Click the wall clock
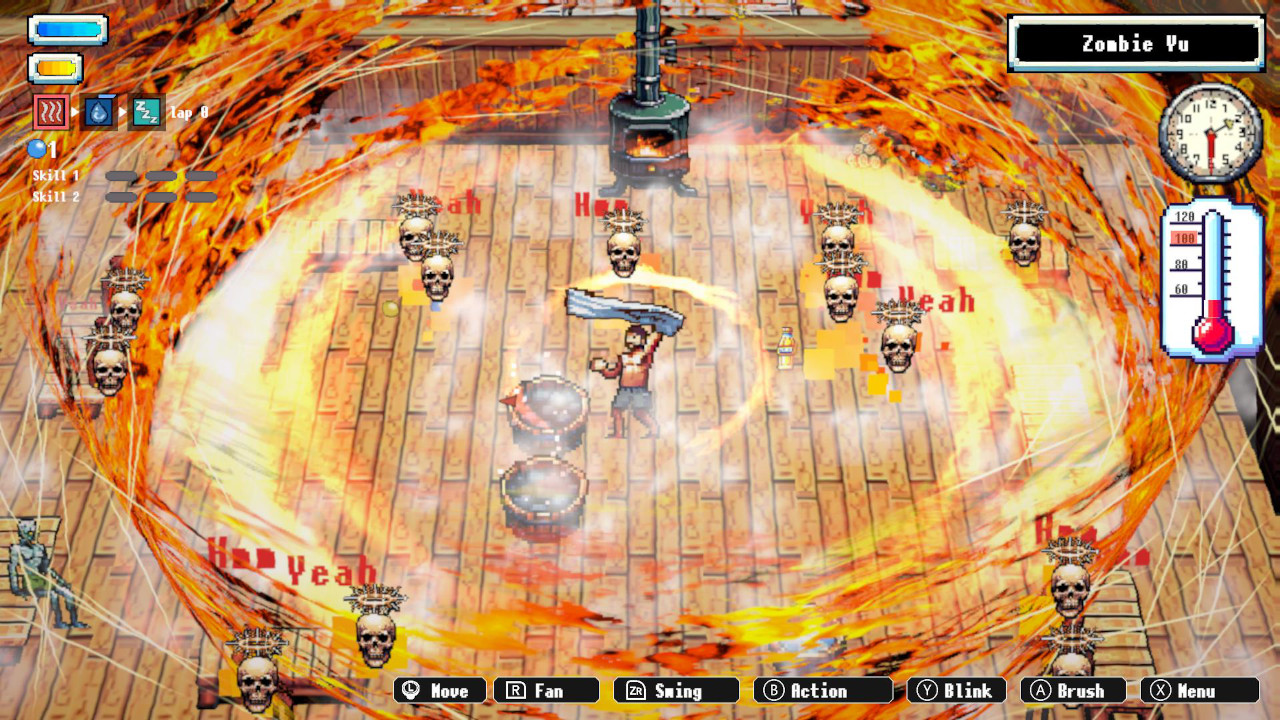The image size is (1280, 720). [x=1210, y=133]
